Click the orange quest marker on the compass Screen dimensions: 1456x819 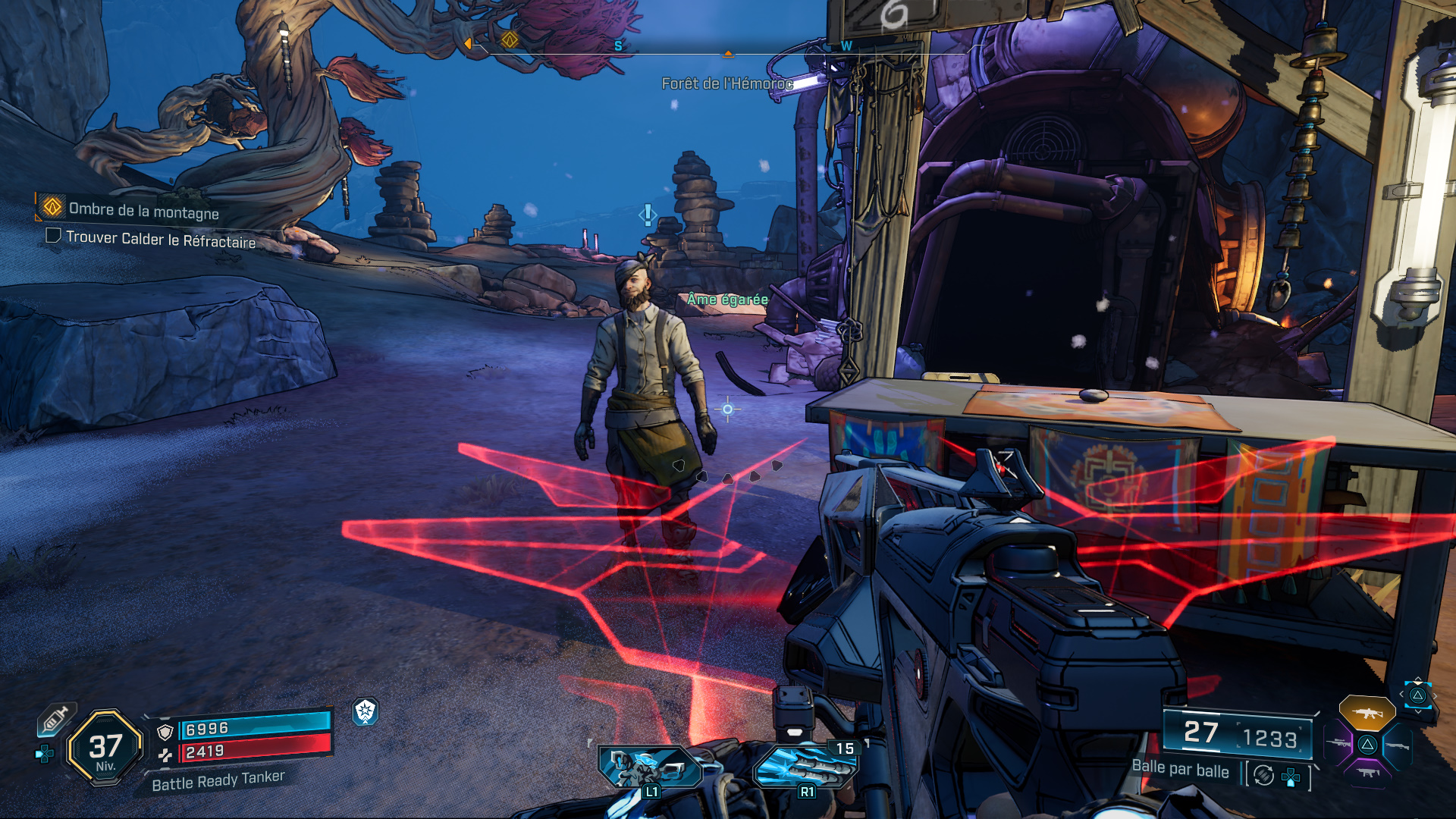coord(510,39)
